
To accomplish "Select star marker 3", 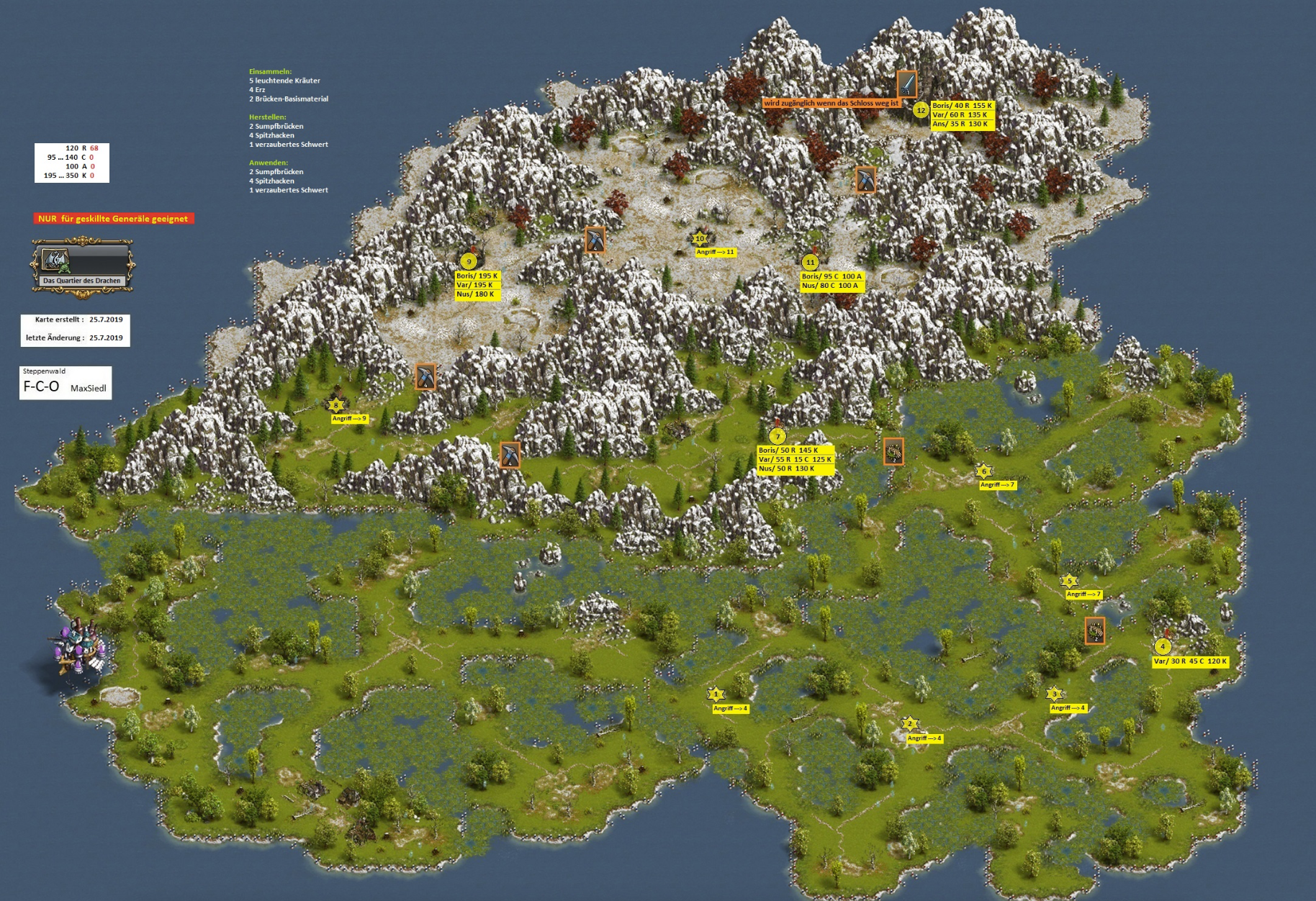I will point(1055,694).
